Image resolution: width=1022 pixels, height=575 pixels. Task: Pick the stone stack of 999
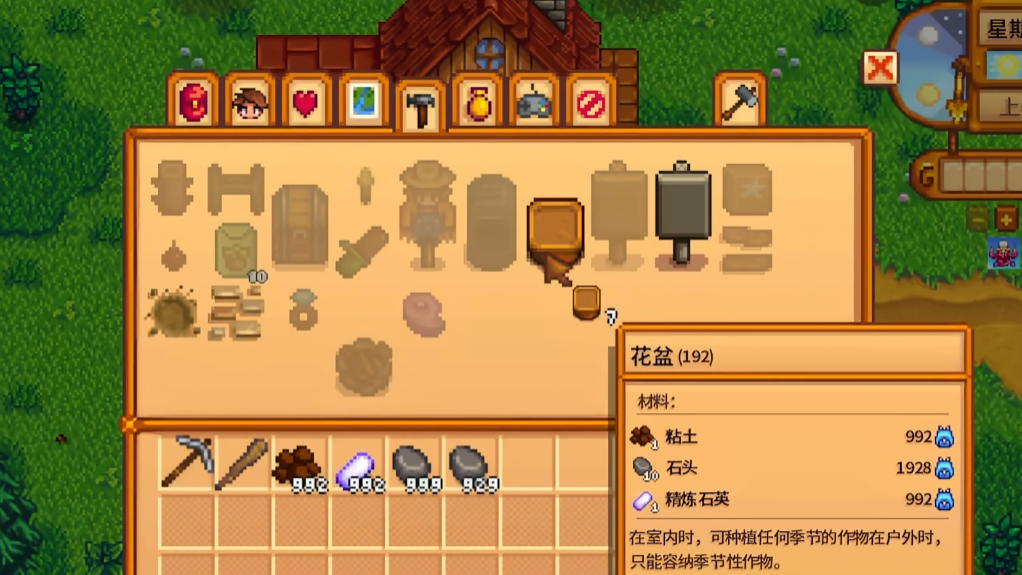pyautogui.click(x=411, y=465)
